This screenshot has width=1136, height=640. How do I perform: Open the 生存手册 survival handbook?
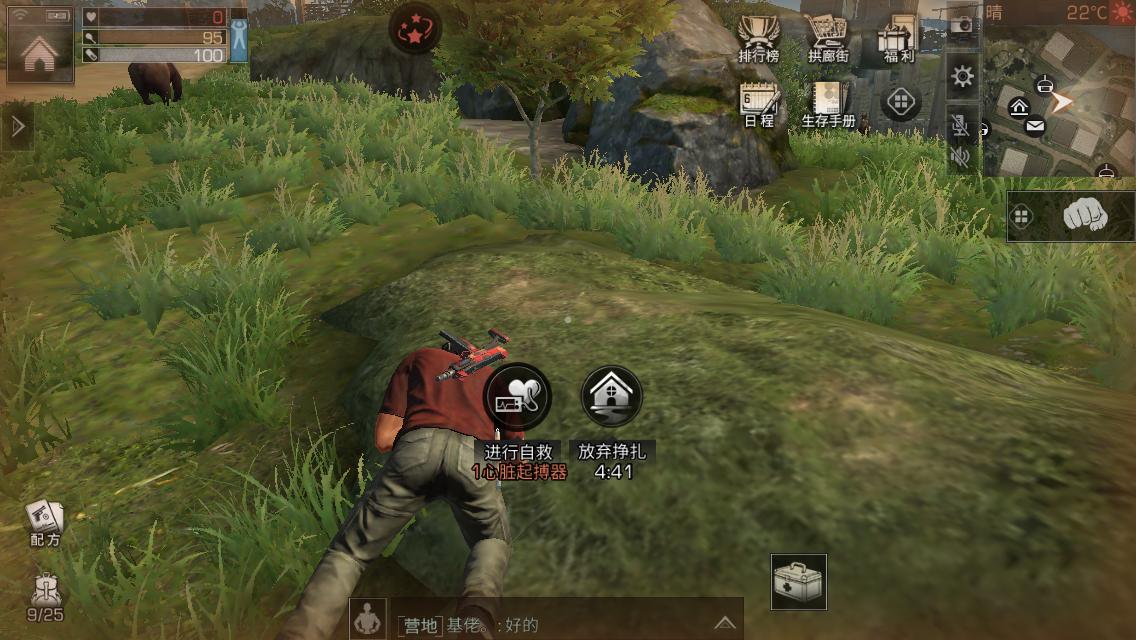[x=828, y=104]
